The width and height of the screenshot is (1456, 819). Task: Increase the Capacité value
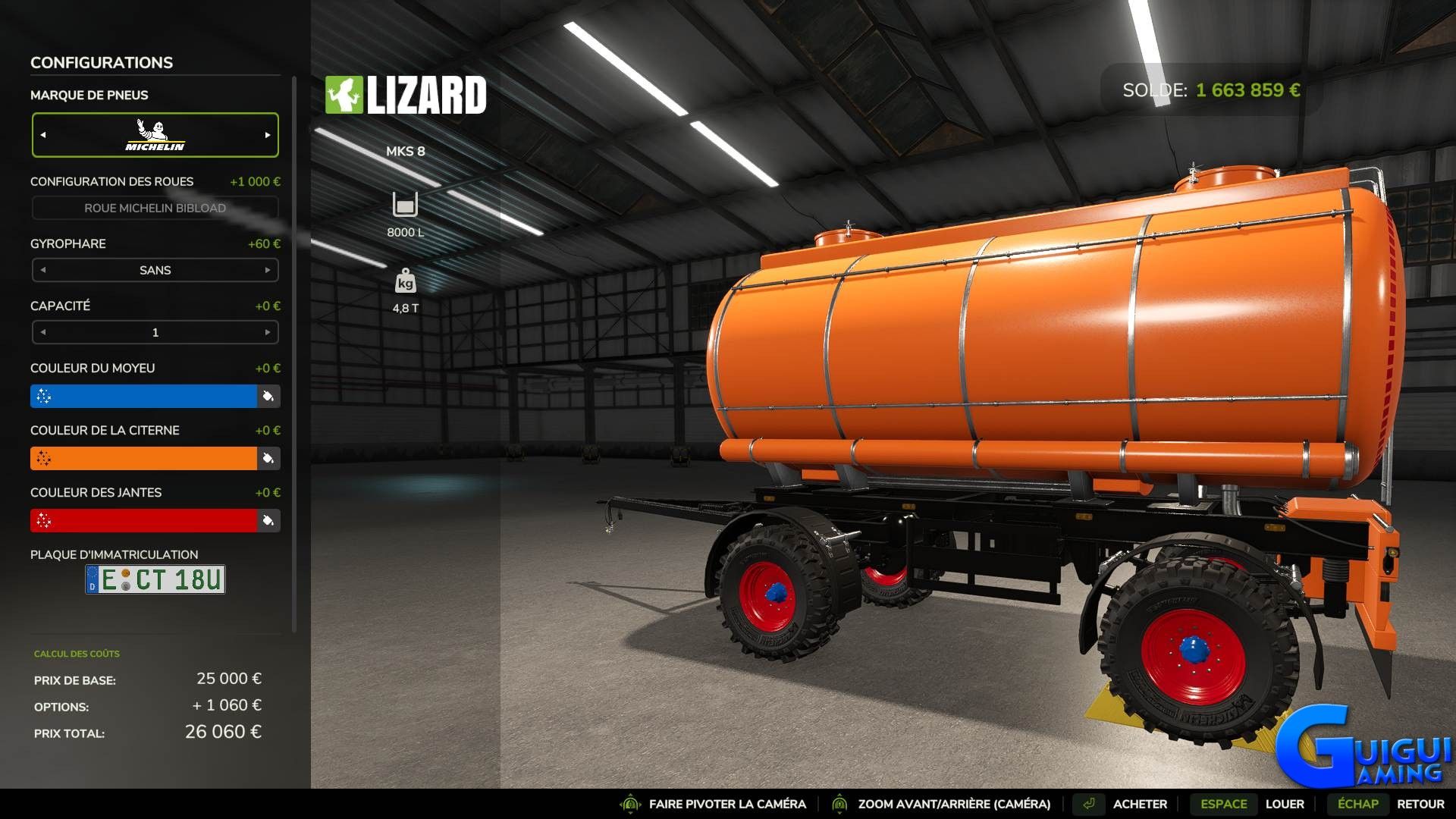268,332
